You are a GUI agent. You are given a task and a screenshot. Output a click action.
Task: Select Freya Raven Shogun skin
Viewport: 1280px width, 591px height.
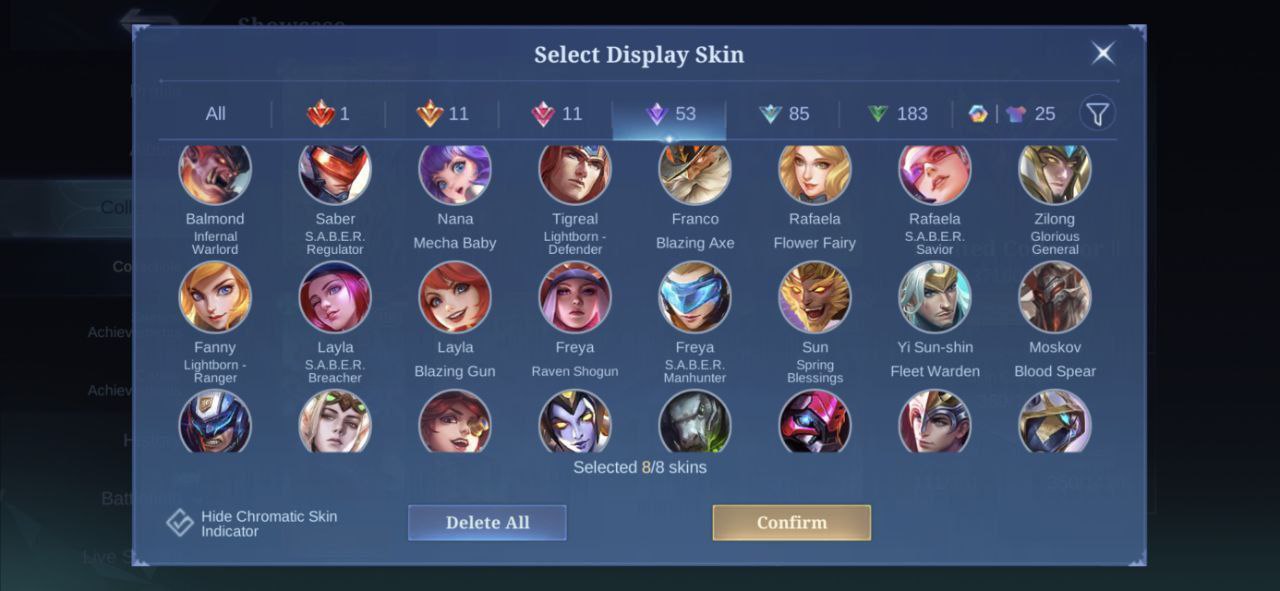click(x=575, y=297)
